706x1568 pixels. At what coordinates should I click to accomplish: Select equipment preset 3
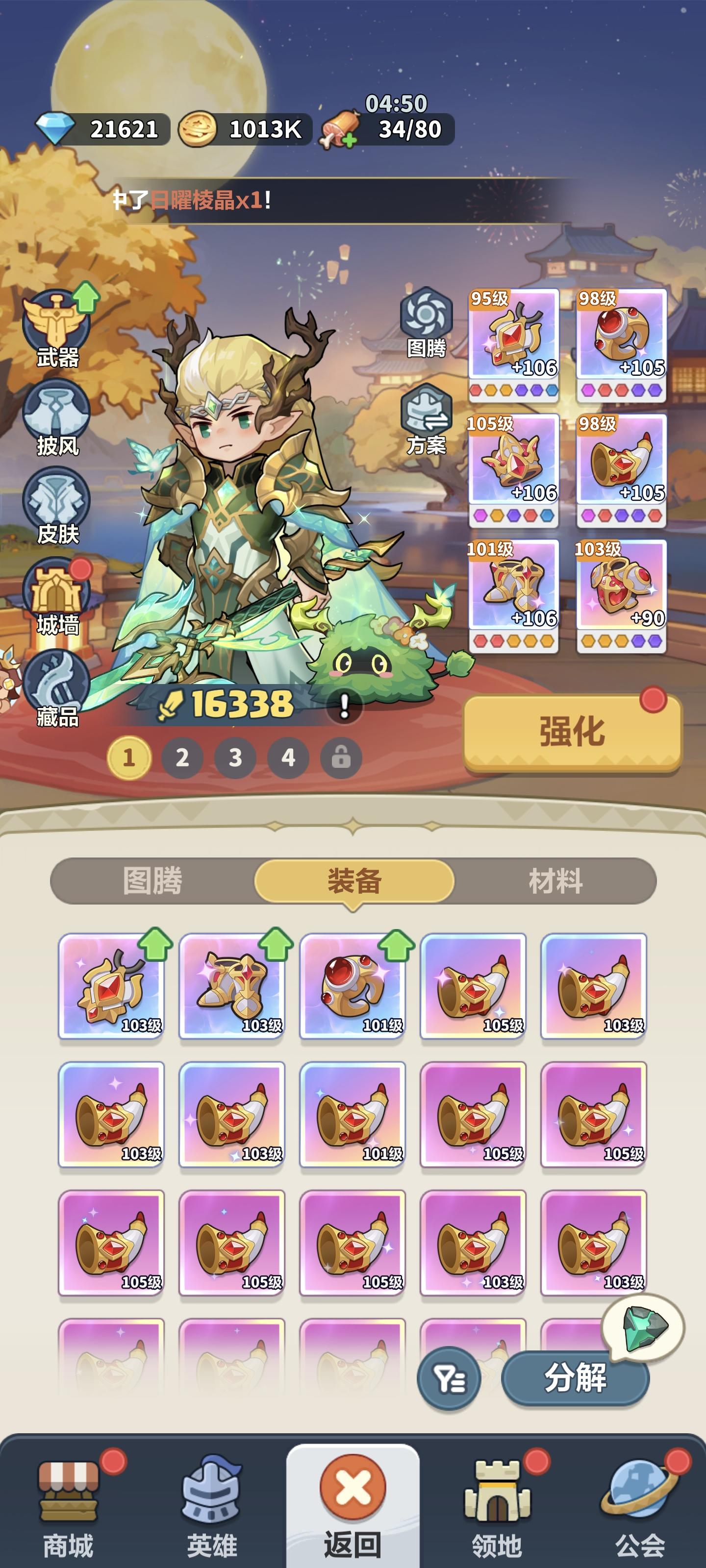(234, 756)
